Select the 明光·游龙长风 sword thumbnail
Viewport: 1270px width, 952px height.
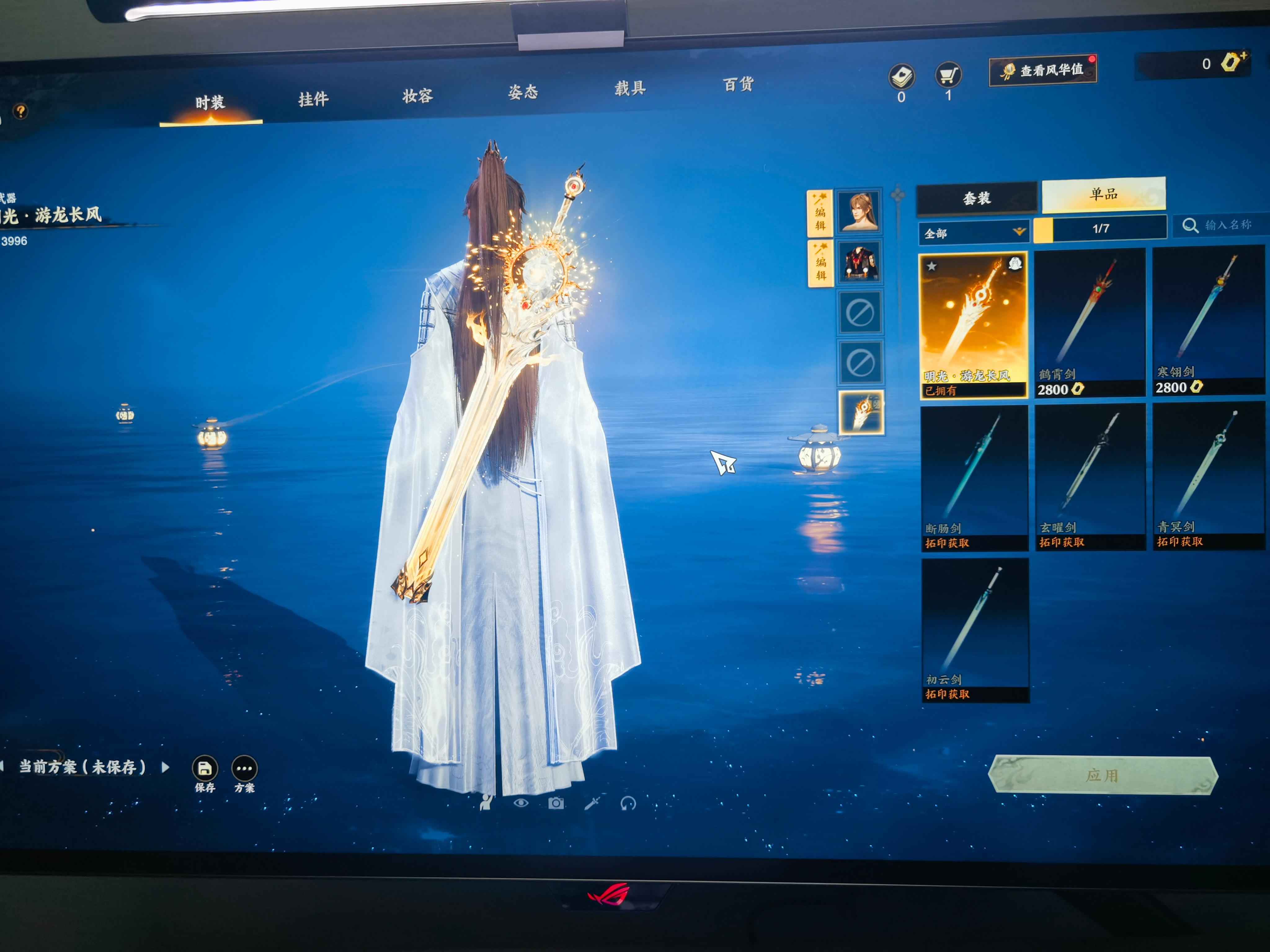[973, 324]
